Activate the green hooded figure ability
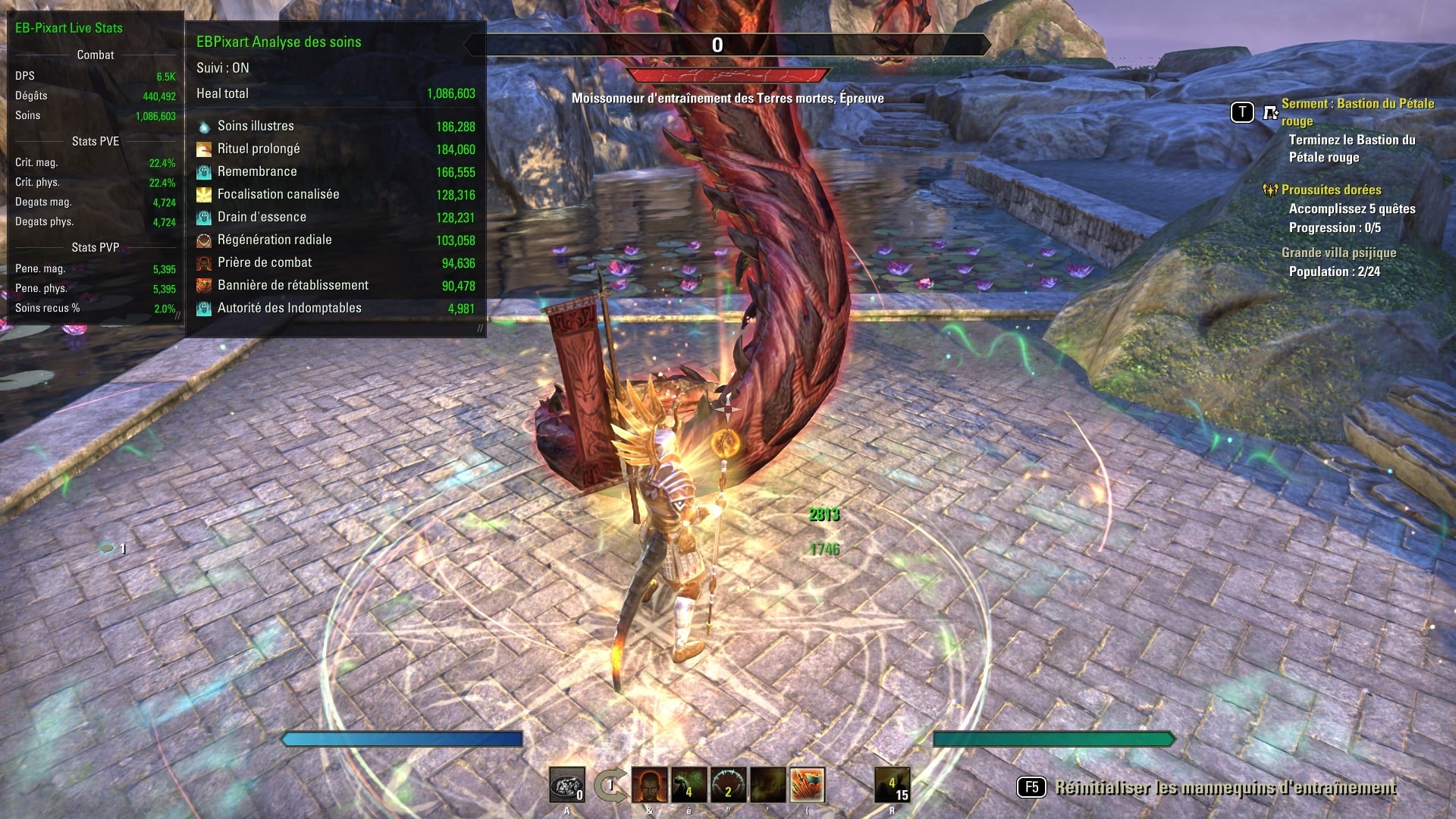The image size is (1456, 819). [x=689, y=785]
